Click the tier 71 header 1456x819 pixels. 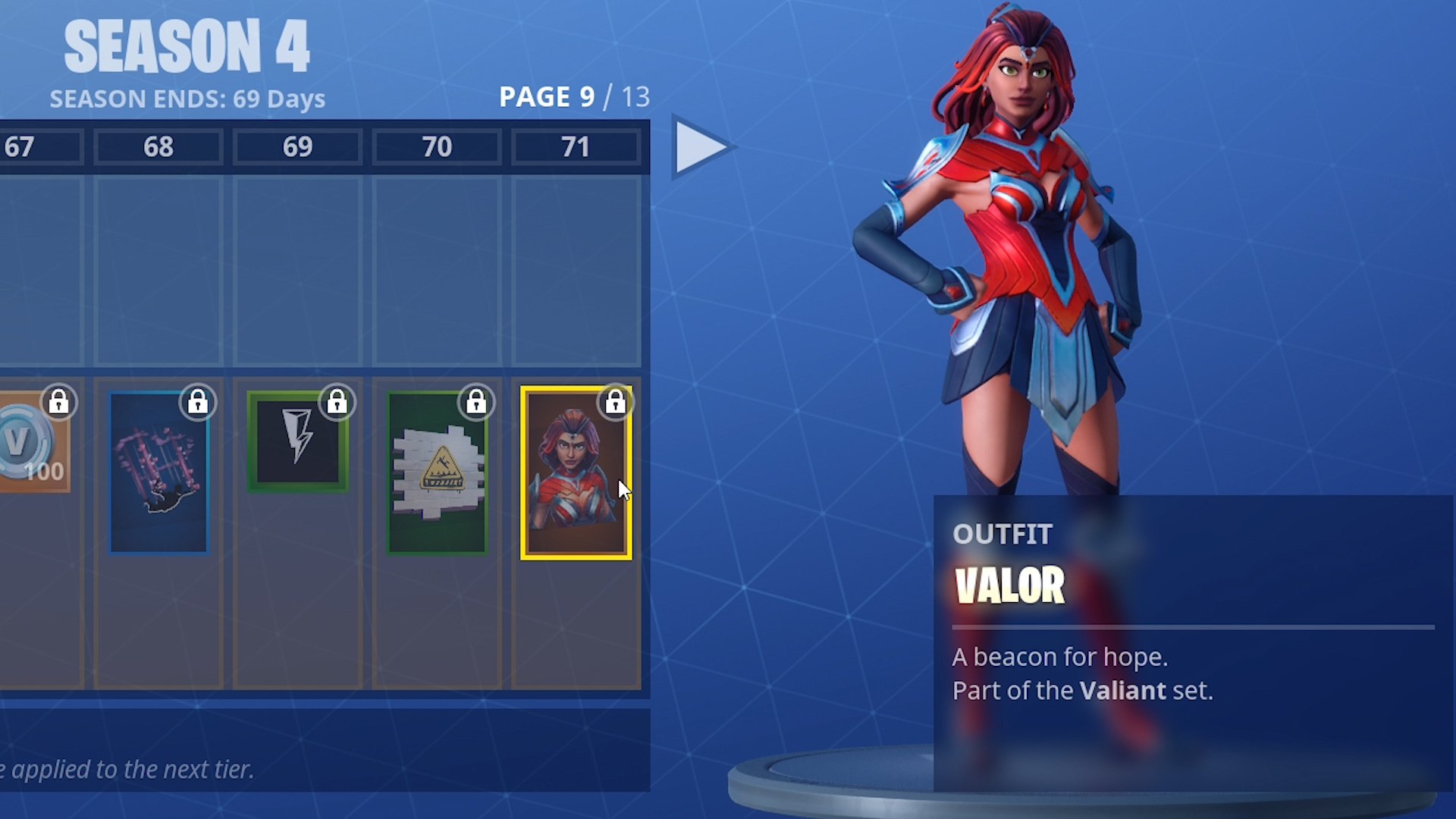point(576,146)
